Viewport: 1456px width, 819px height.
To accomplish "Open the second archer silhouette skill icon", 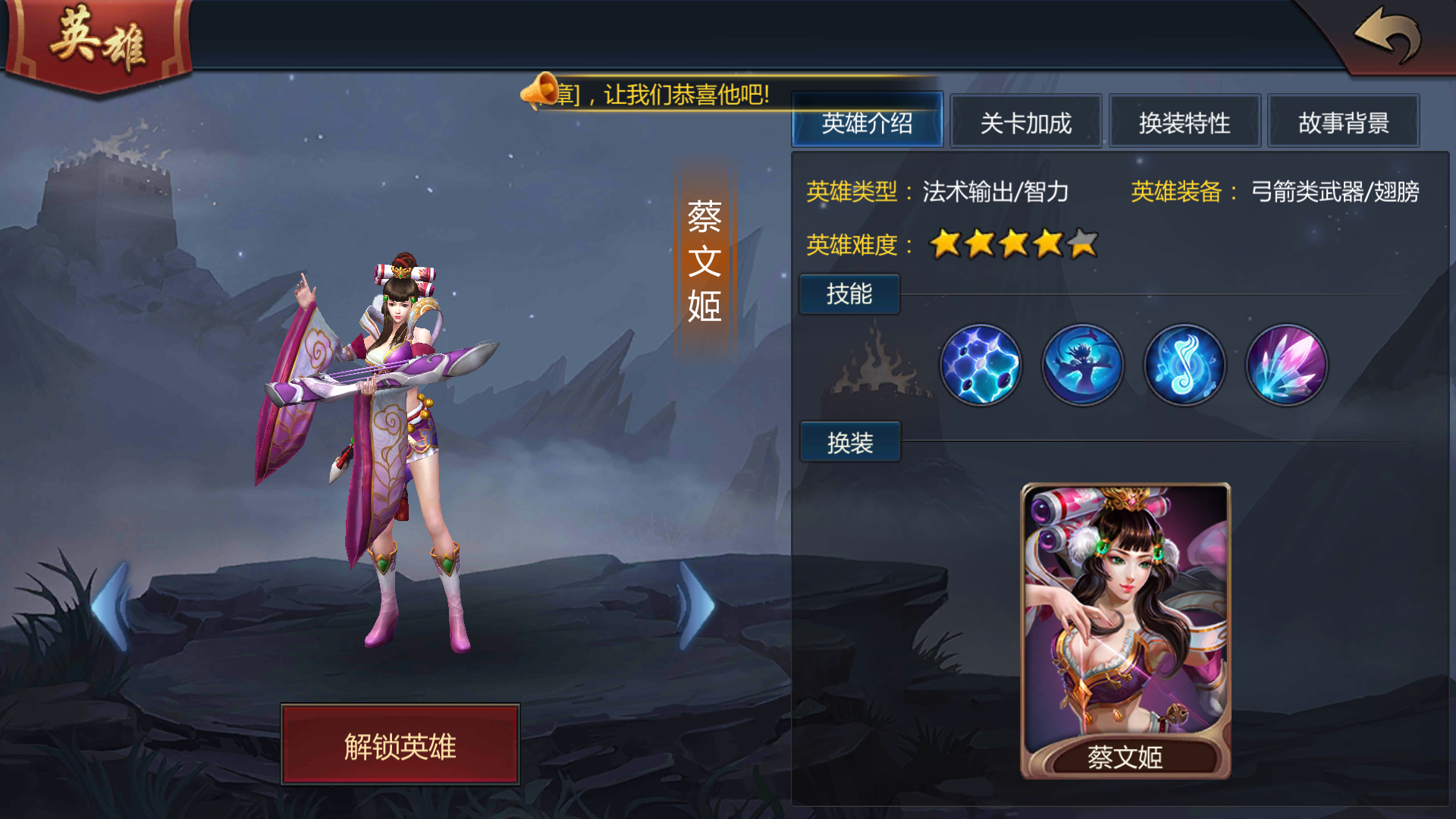I will tap(1083, 366).
